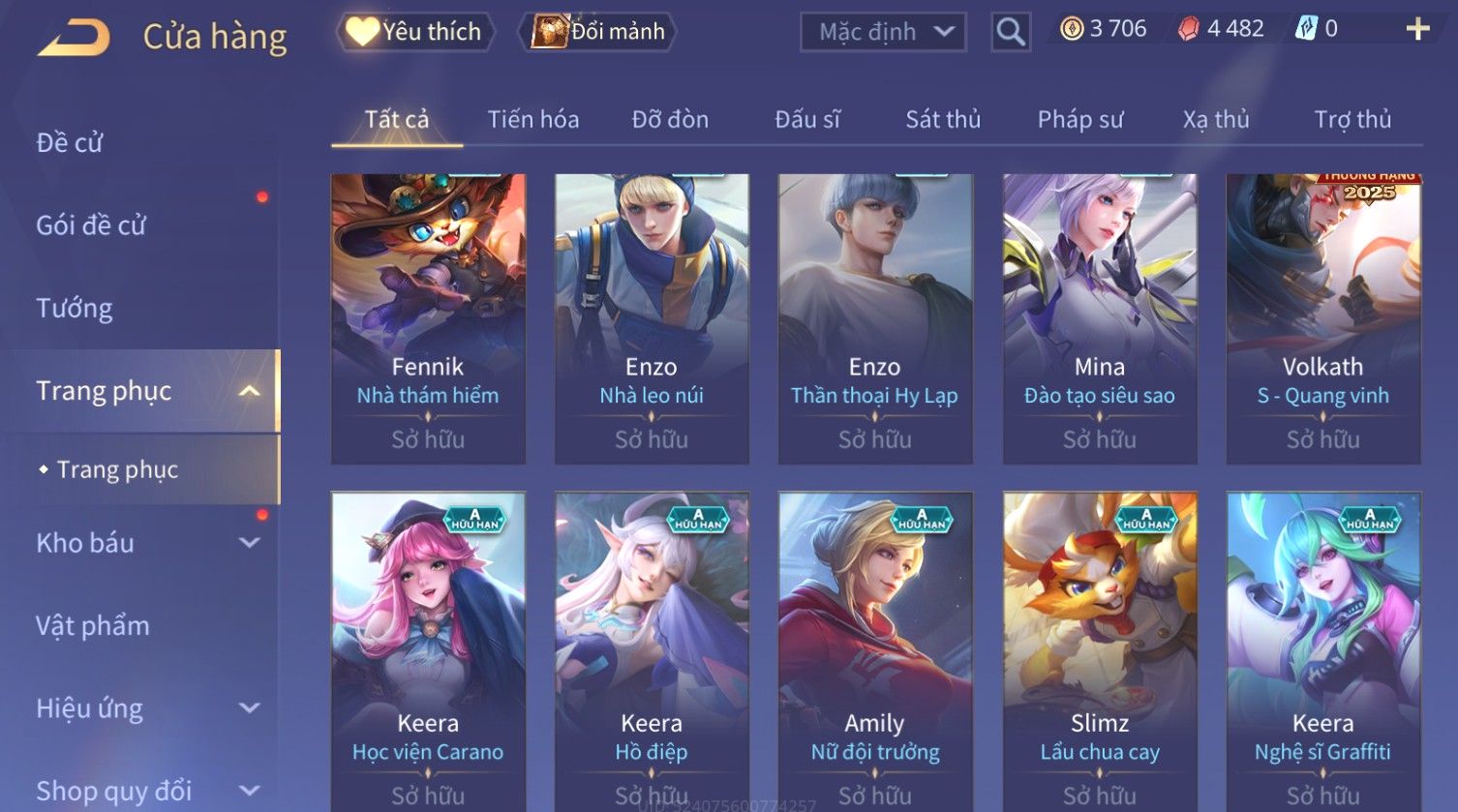The height and width of the screenshot is (812, 1458).
Task: Open the Vật phẩm items menu
Action: pyautogui.click(x=93, y=626)
